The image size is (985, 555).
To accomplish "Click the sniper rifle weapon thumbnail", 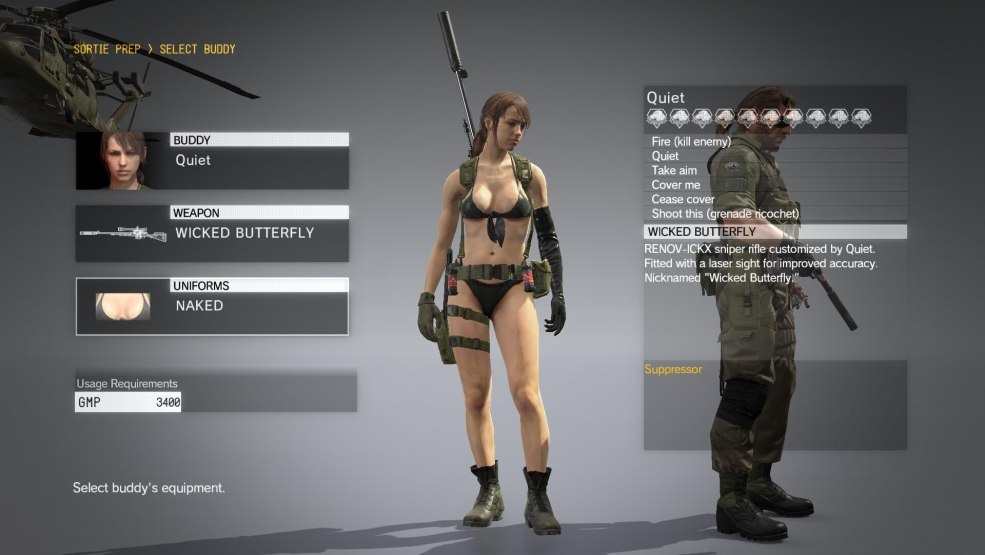I will (x=122, y=234).
